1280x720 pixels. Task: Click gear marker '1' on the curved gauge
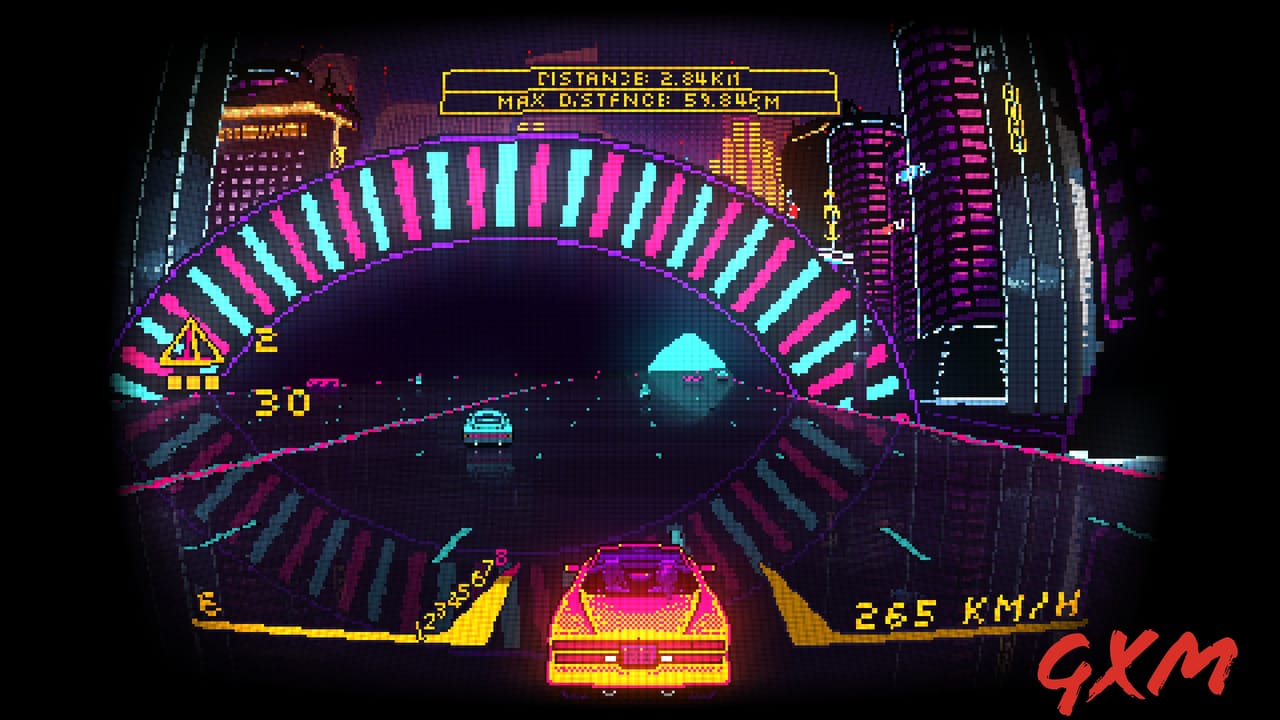click(x=420, y=628)
